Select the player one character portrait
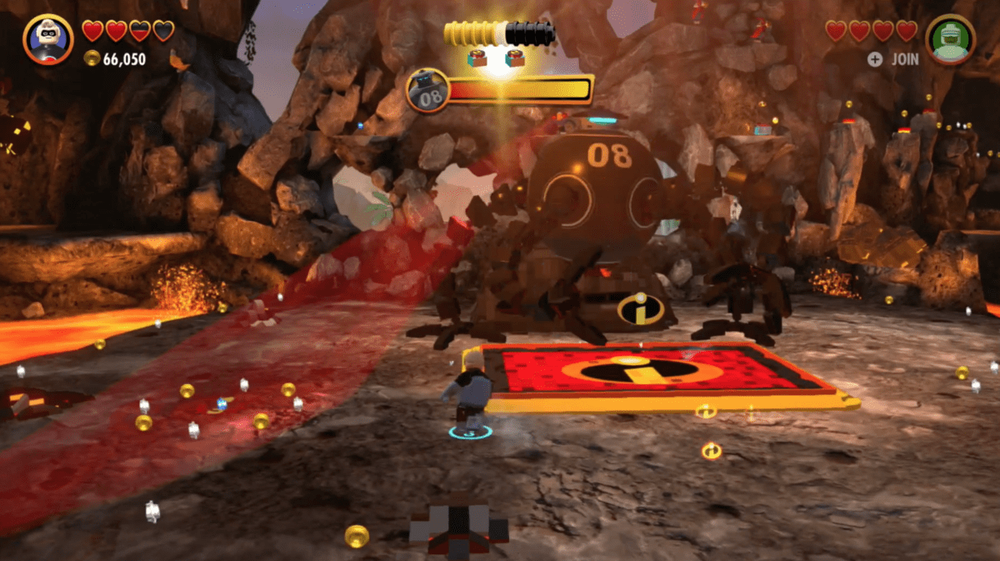 click(x=48, y=39)
